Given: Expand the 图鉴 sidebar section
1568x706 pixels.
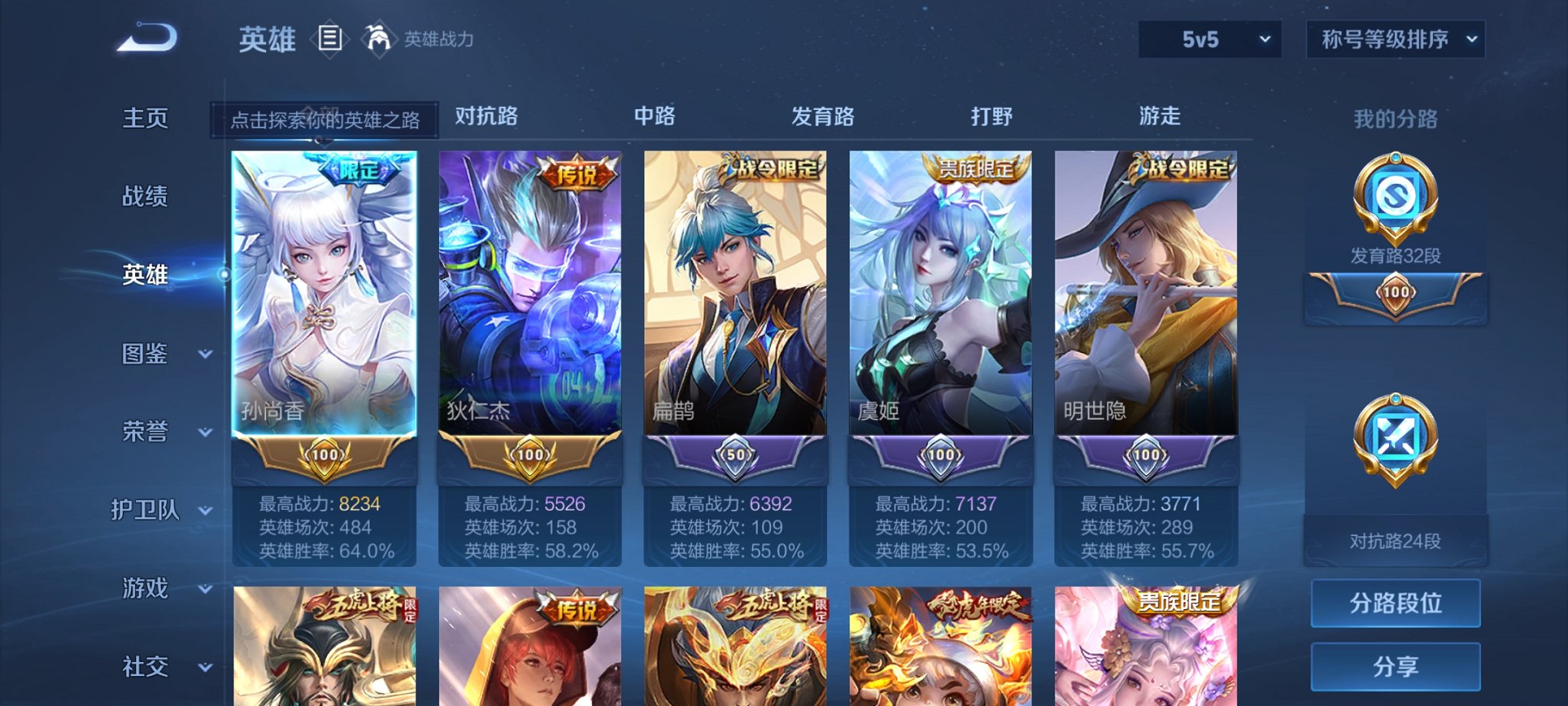Looking at the screenshot, I should [148, 355].
